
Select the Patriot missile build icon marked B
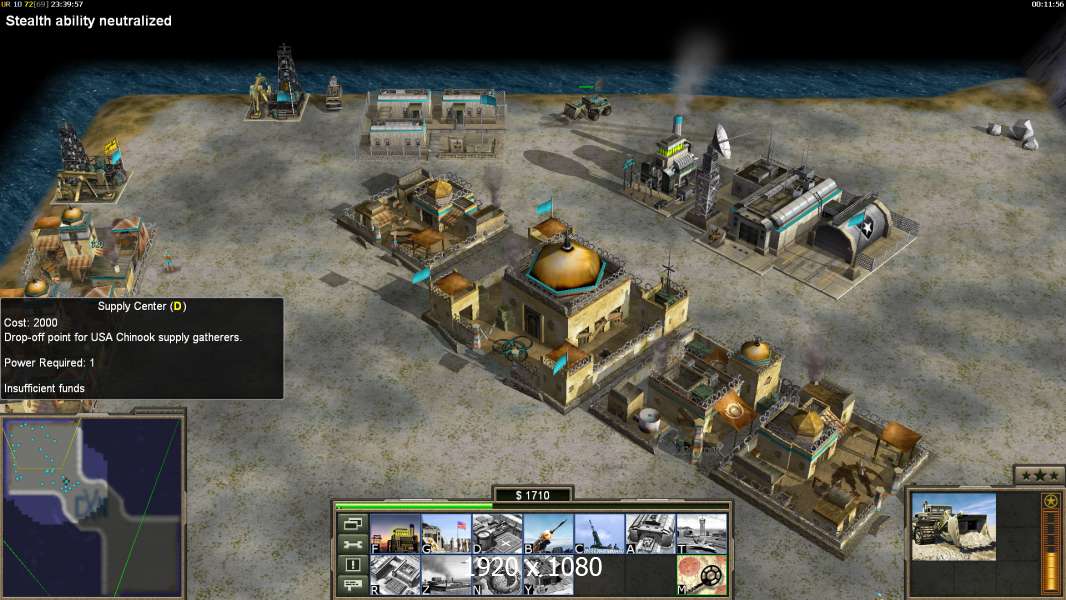[x=548, y=534]
